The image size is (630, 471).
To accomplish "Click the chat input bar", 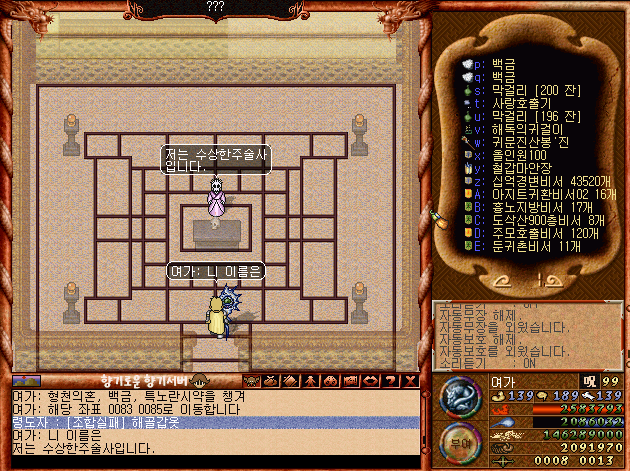I will pyautogui.click(x=220, y=462).
